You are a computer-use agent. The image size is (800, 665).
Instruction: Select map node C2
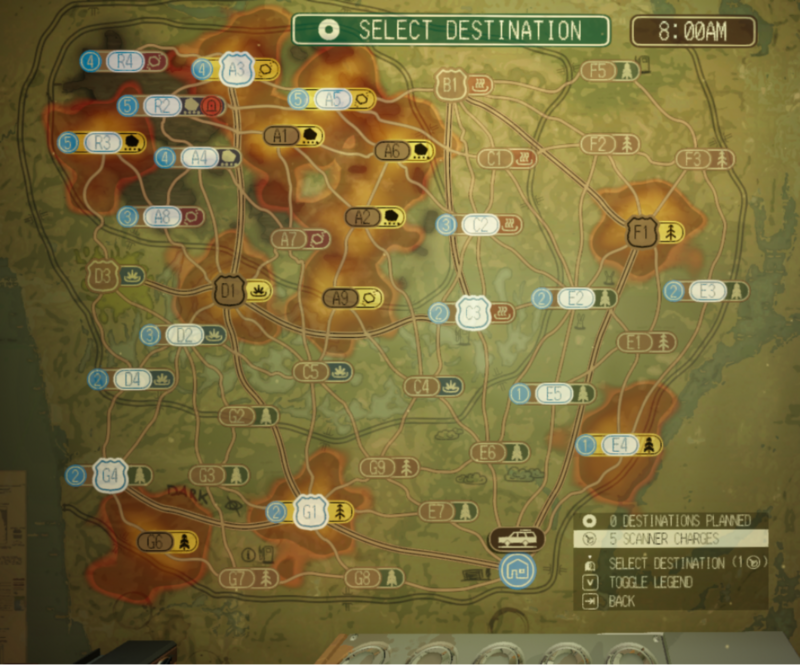pos(480,225)
